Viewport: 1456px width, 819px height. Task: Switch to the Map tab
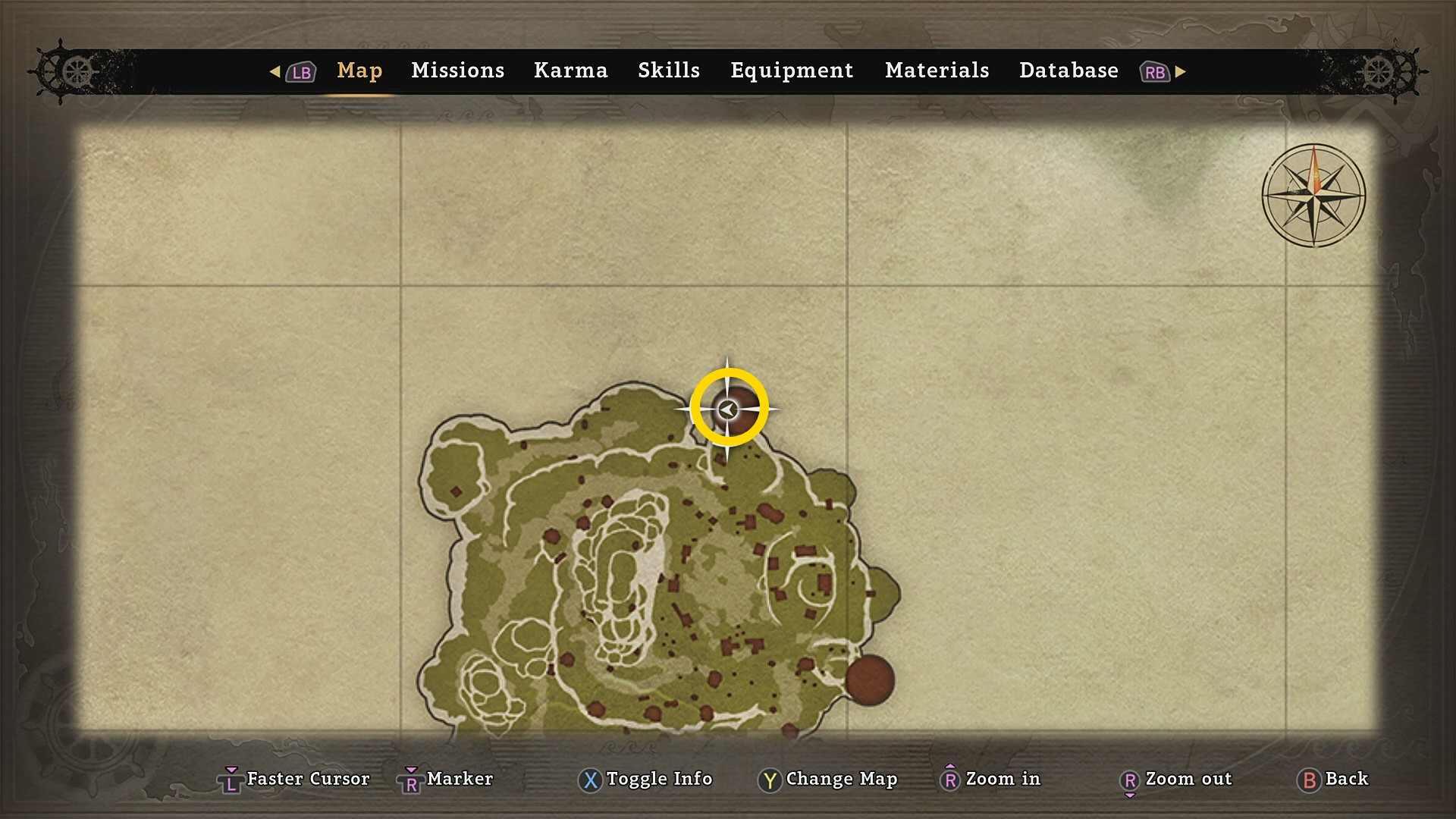coord(359,71)
